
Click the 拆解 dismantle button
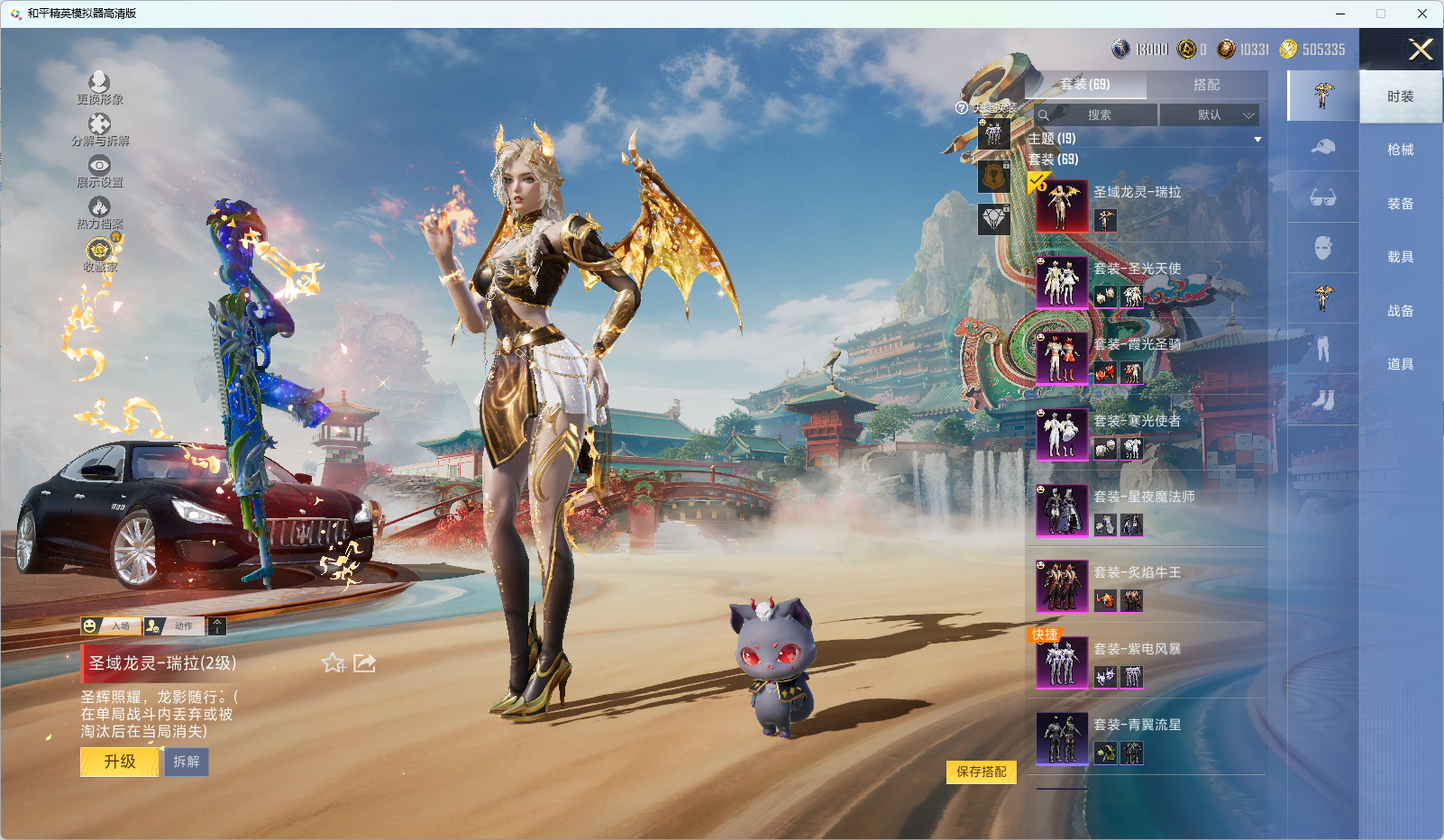click(x=187, y=762)
